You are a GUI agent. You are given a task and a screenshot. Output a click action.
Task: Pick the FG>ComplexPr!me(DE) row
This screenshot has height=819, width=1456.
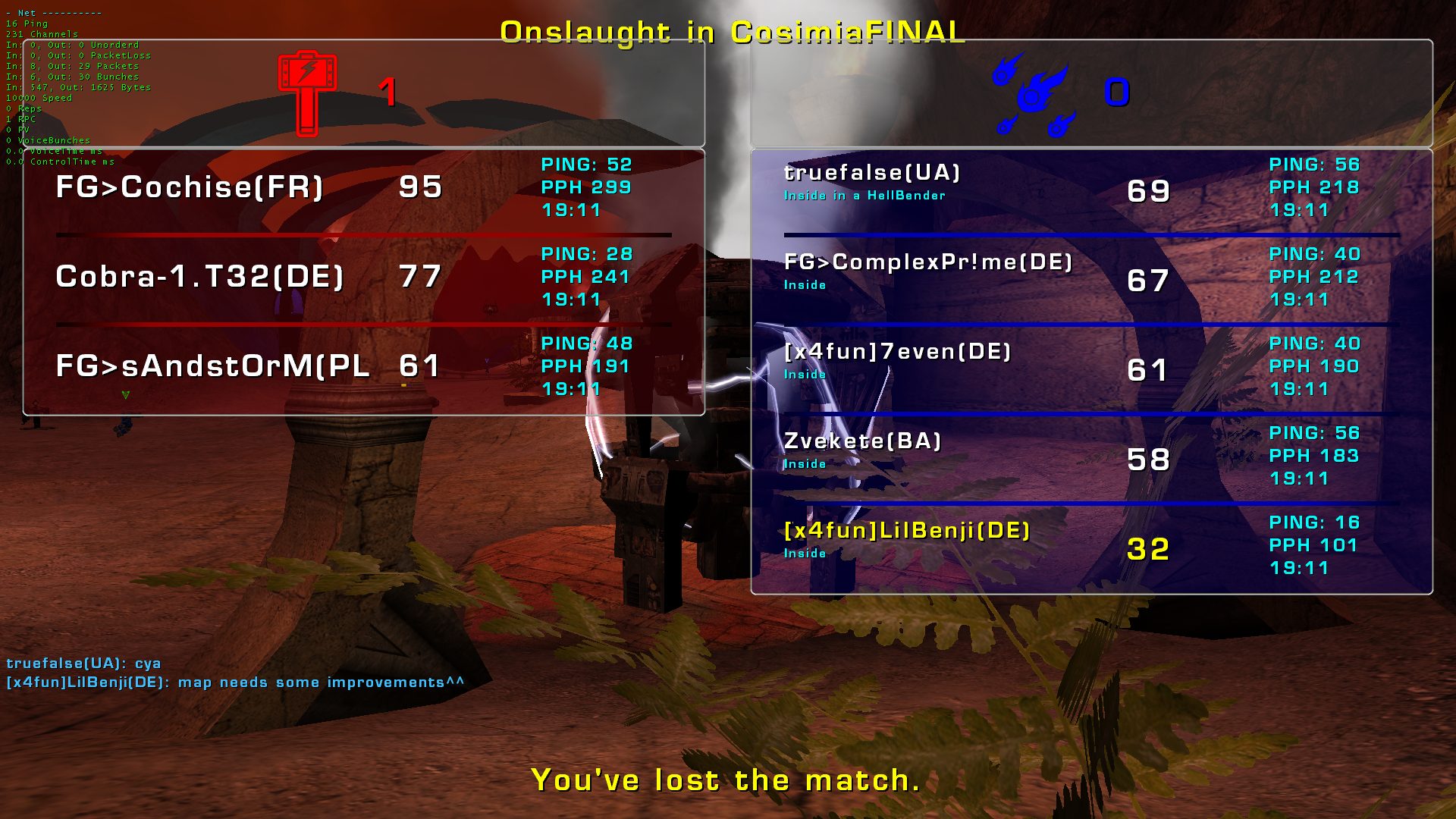[928, 263]
